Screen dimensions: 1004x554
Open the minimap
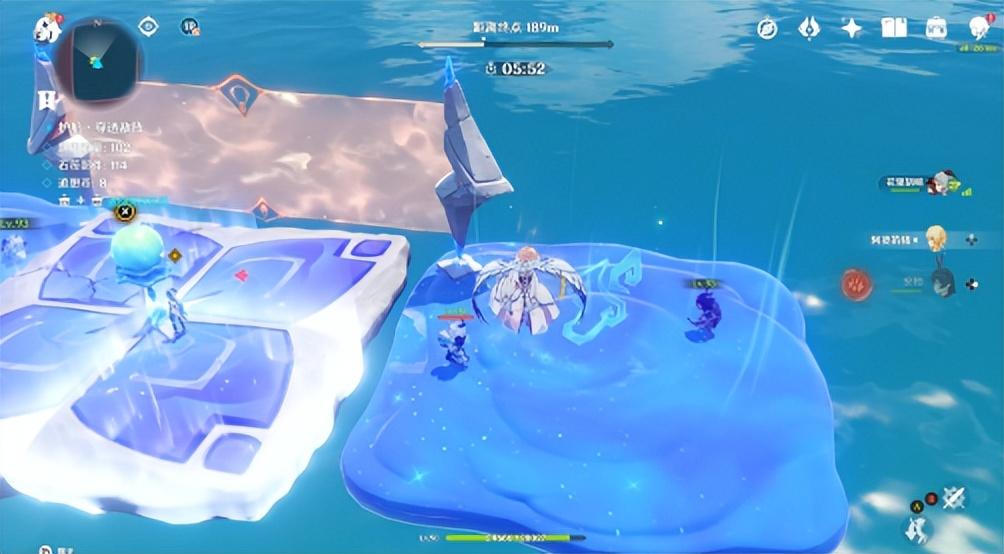click(96, 59)
